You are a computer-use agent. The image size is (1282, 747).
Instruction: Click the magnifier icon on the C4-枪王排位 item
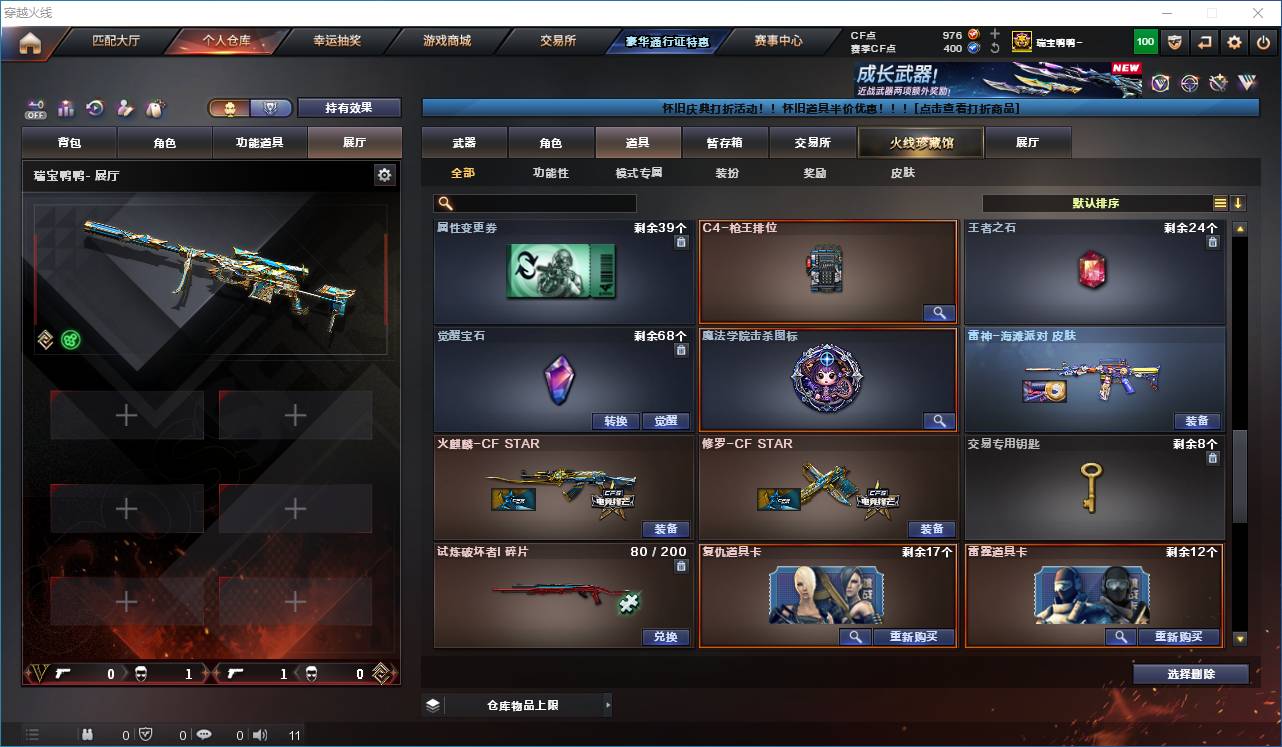pos(938,312)
